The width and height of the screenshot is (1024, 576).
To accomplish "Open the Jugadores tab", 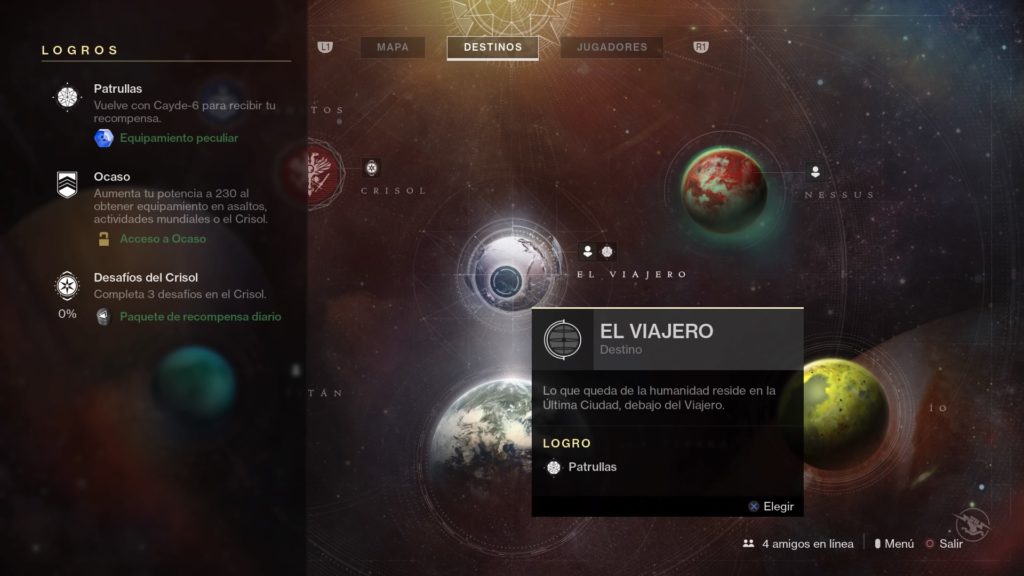I will (x=611, y=47).
